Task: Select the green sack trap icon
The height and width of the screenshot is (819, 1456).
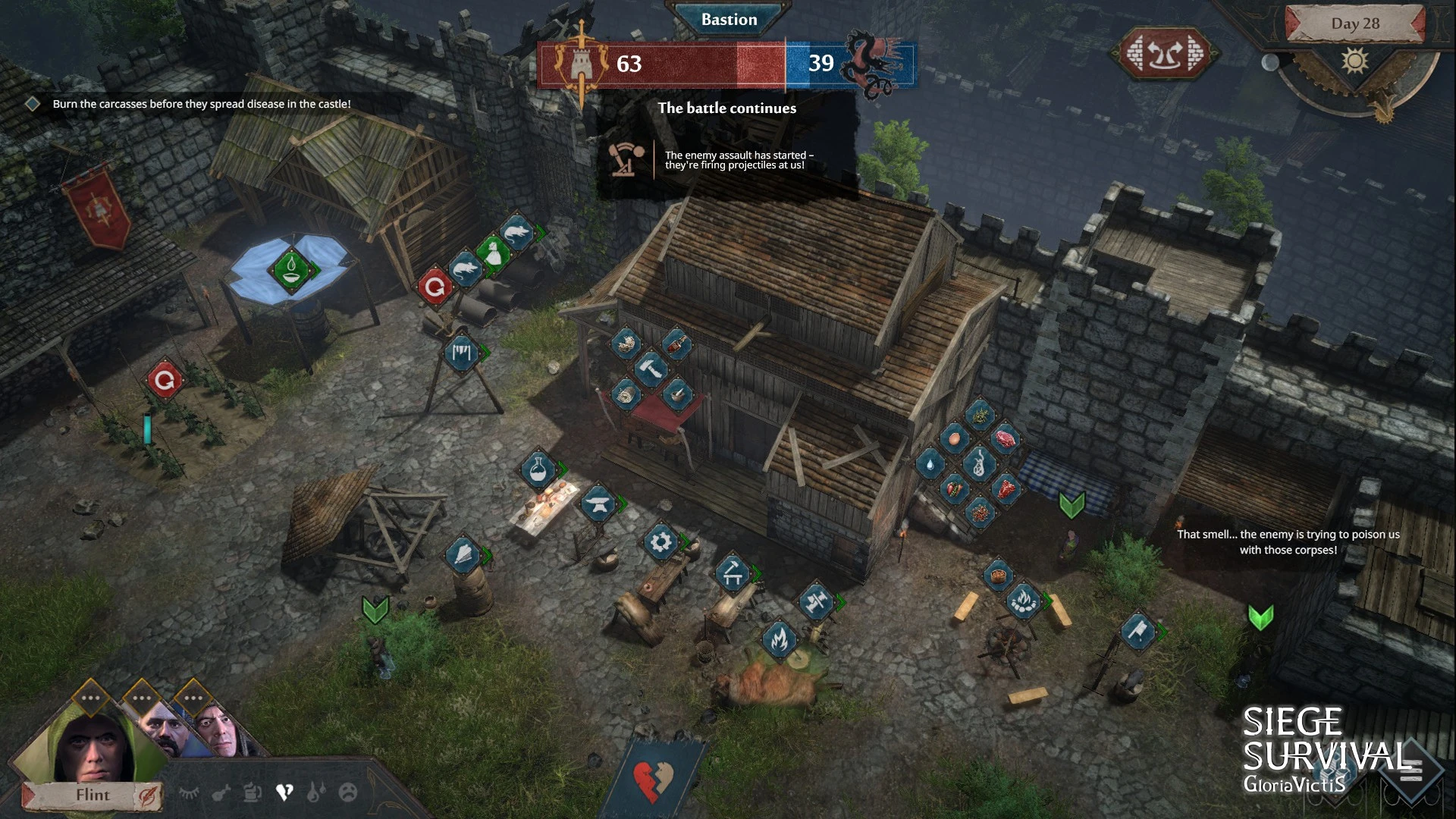Action: point(493,253)
